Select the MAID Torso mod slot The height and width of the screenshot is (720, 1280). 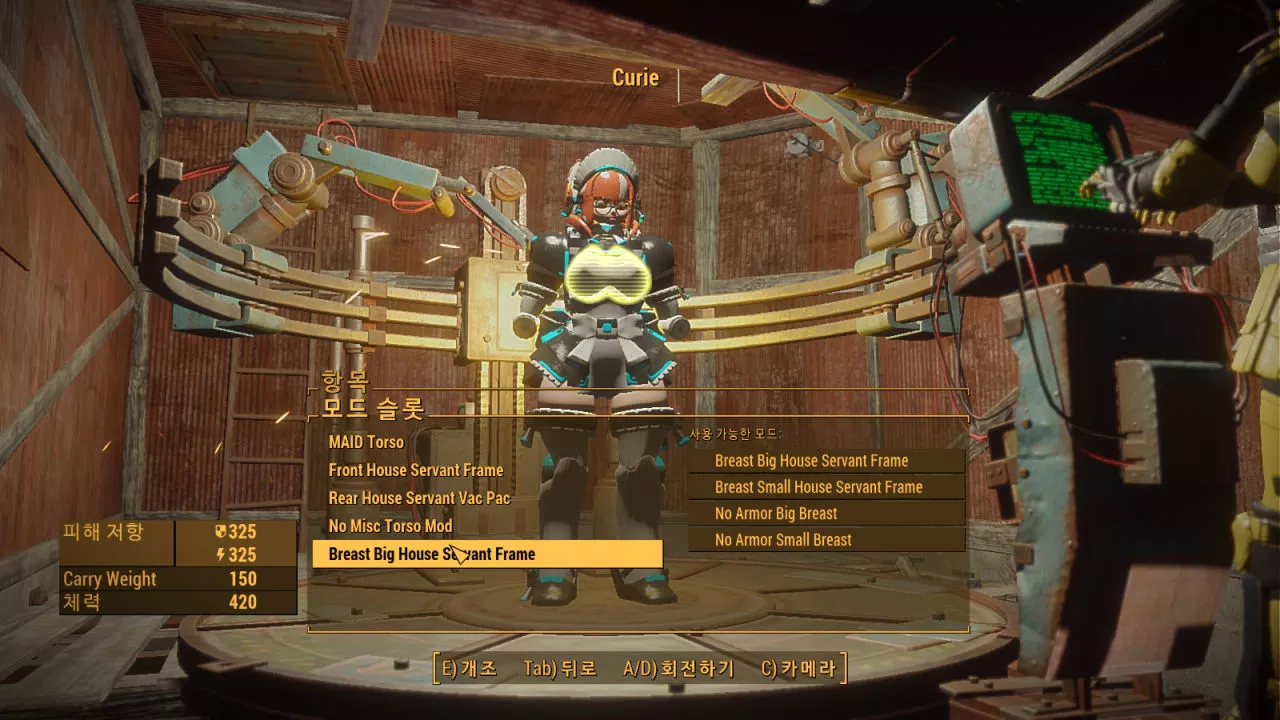367,442
